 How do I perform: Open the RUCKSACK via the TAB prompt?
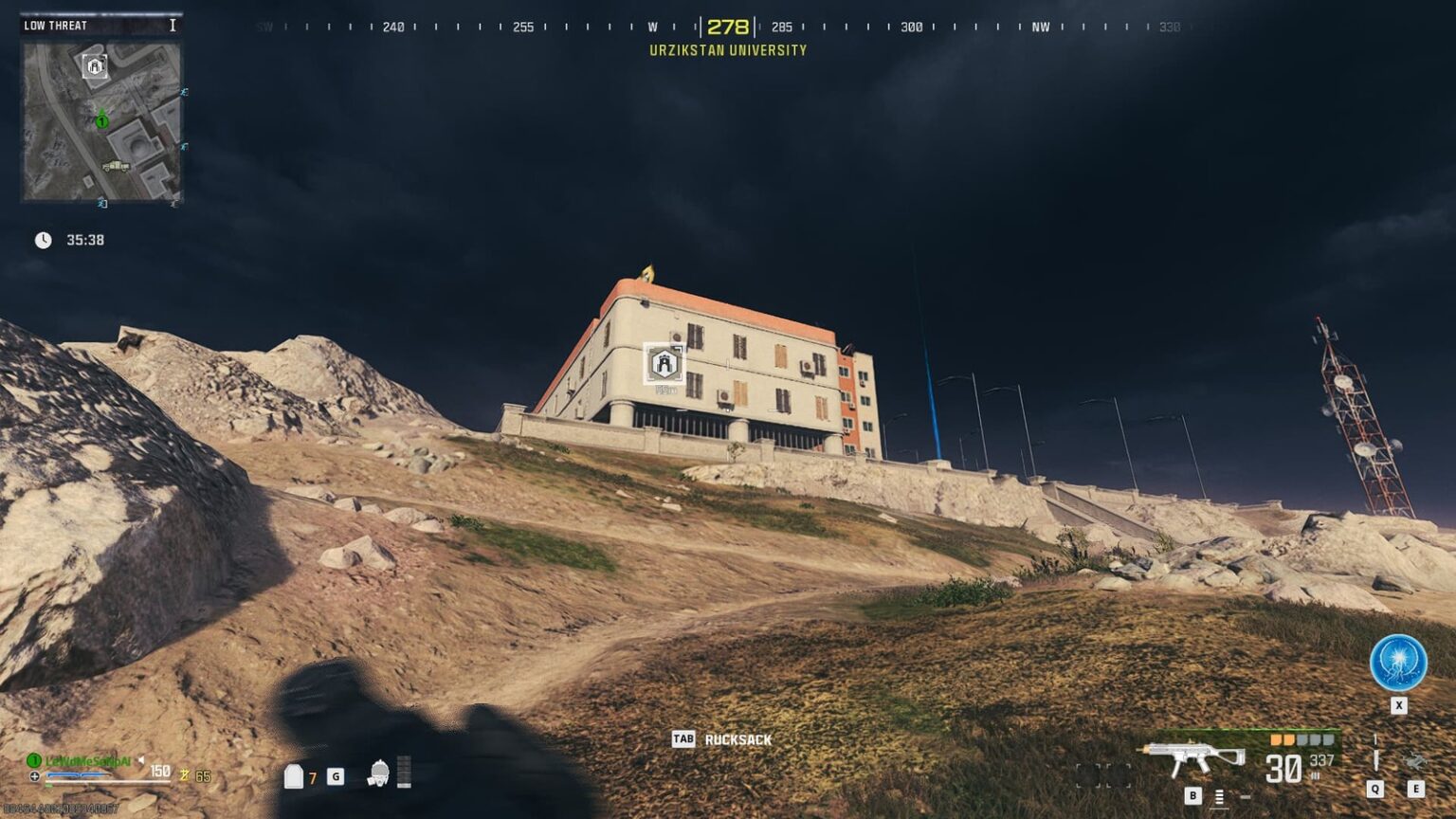pos(684,738)
